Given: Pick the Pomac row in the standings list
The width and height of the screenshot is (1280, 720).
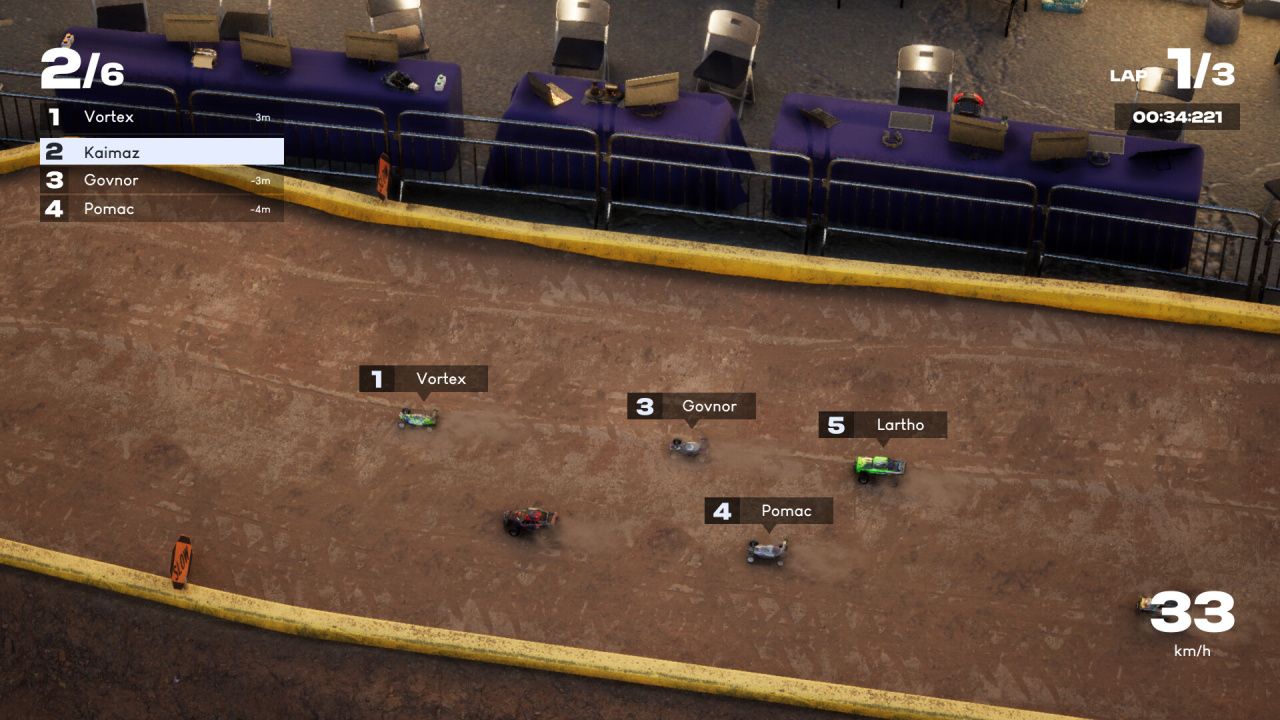Looking at the screenshot, I should pos(161,208).
